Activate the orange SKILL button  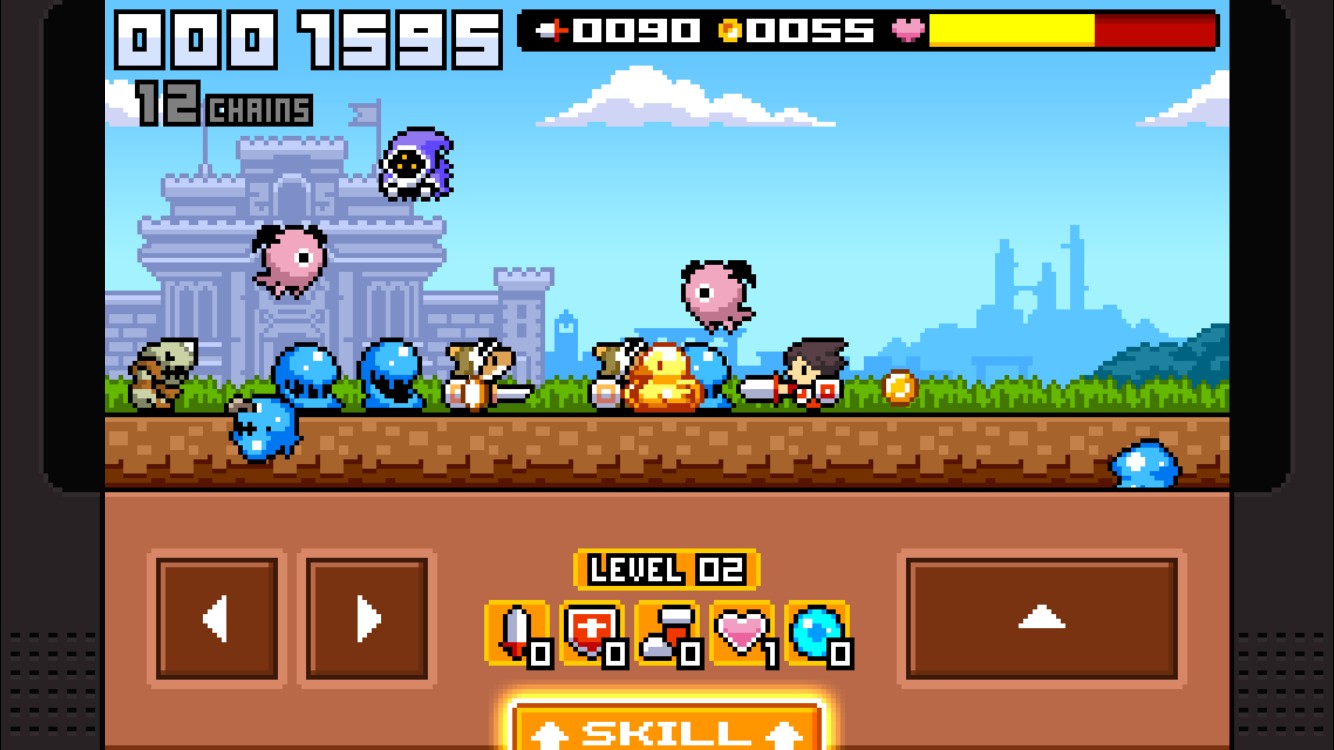point(667,728)
